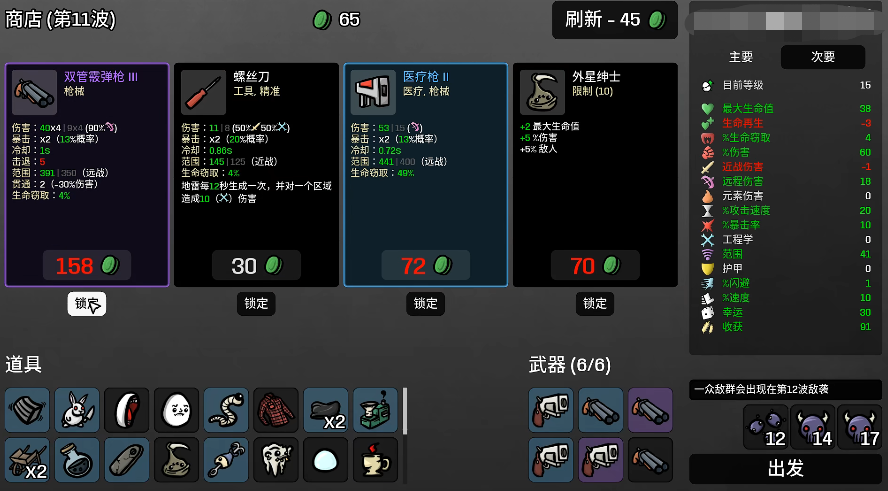The height and width of the screenshot is (491, 888).
Task: Buy the double-barrel shotgun III for 158
Action: pyautogui.click(x=87, y=265)
